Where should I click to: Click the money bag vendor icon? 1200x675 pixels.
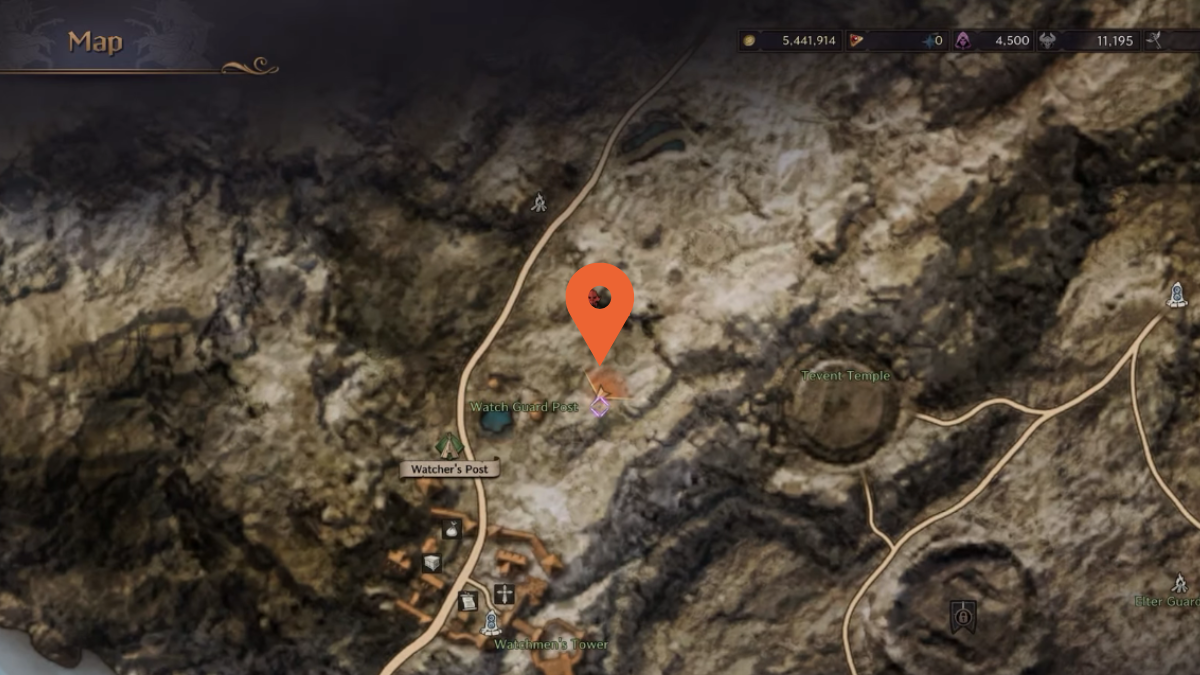[451, 529]
